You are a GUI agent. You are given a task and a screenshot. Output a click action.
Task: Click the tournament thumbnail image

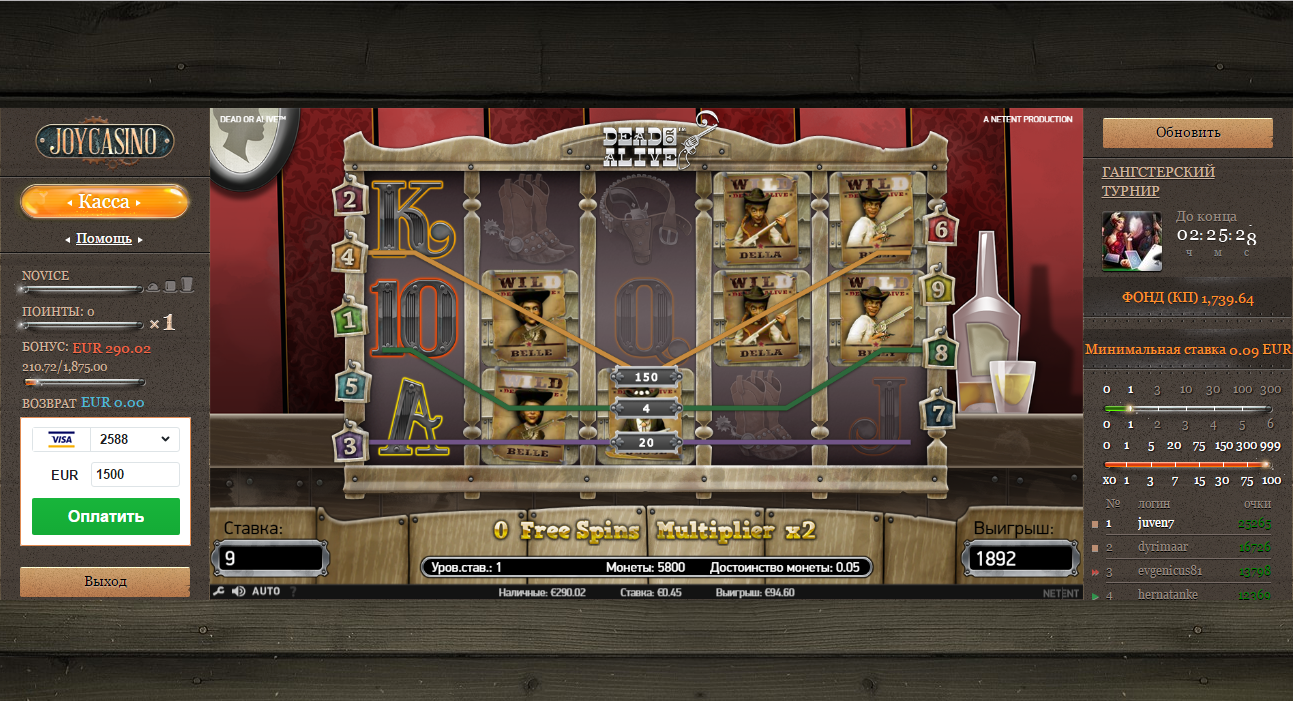pos(1132,241)
